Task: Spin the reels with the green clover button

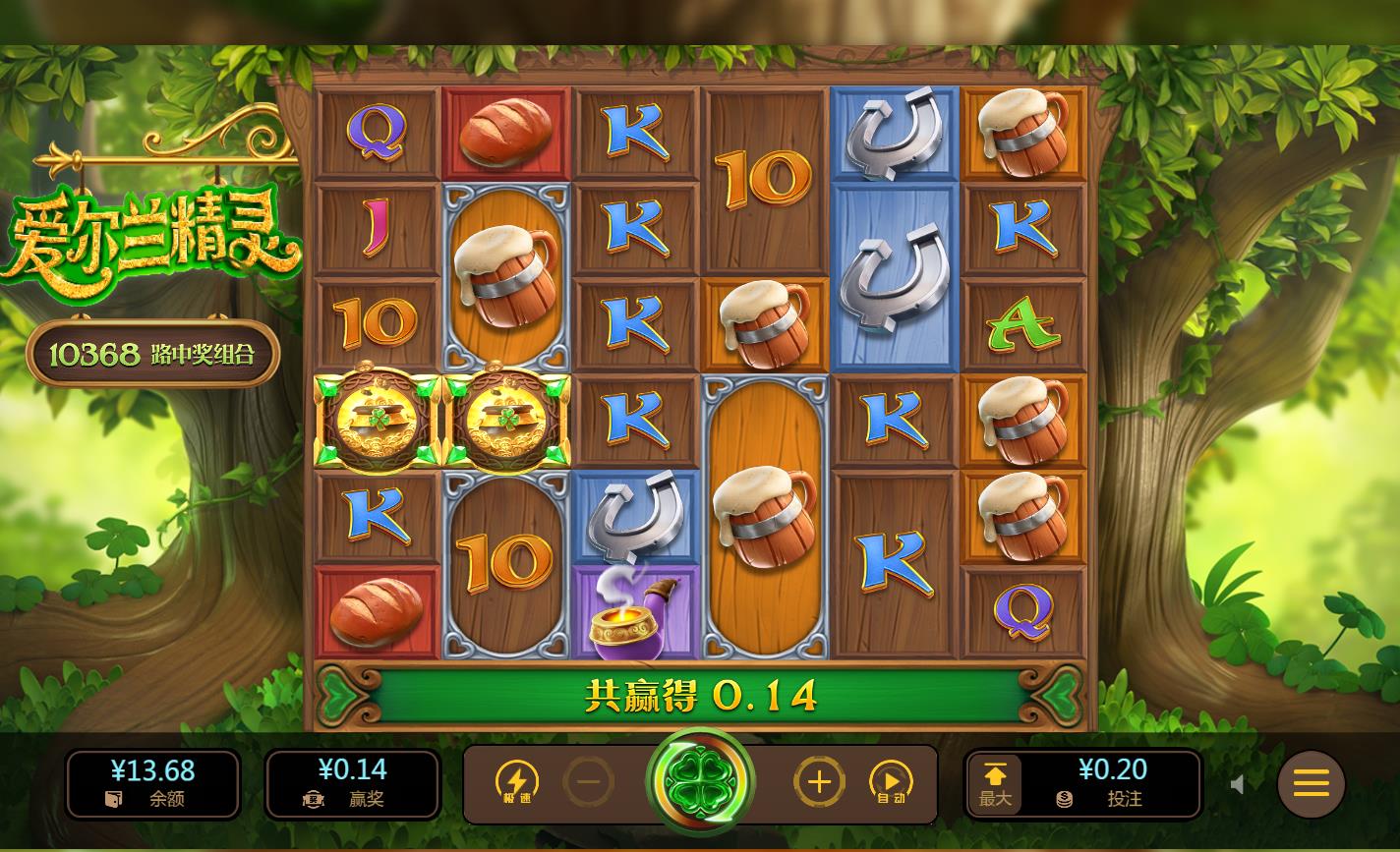Action: [x=700, y=783]
